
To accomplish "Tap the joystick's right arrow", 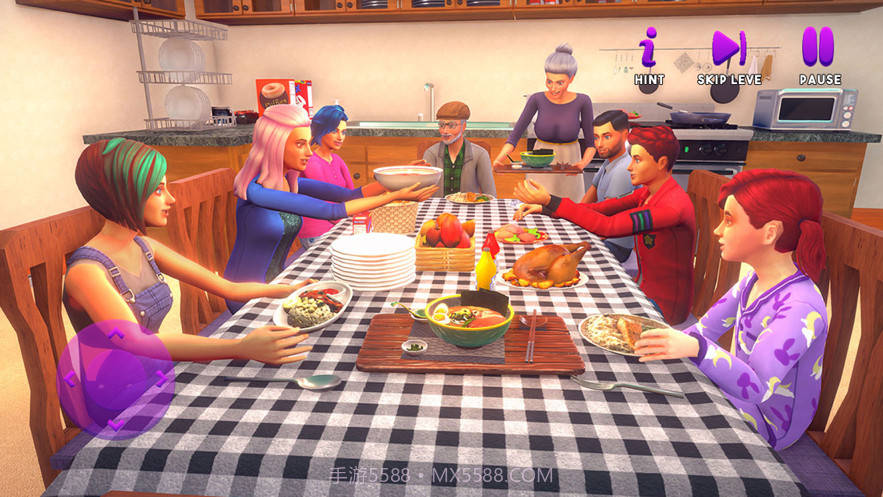I will [x=161, y=379].
